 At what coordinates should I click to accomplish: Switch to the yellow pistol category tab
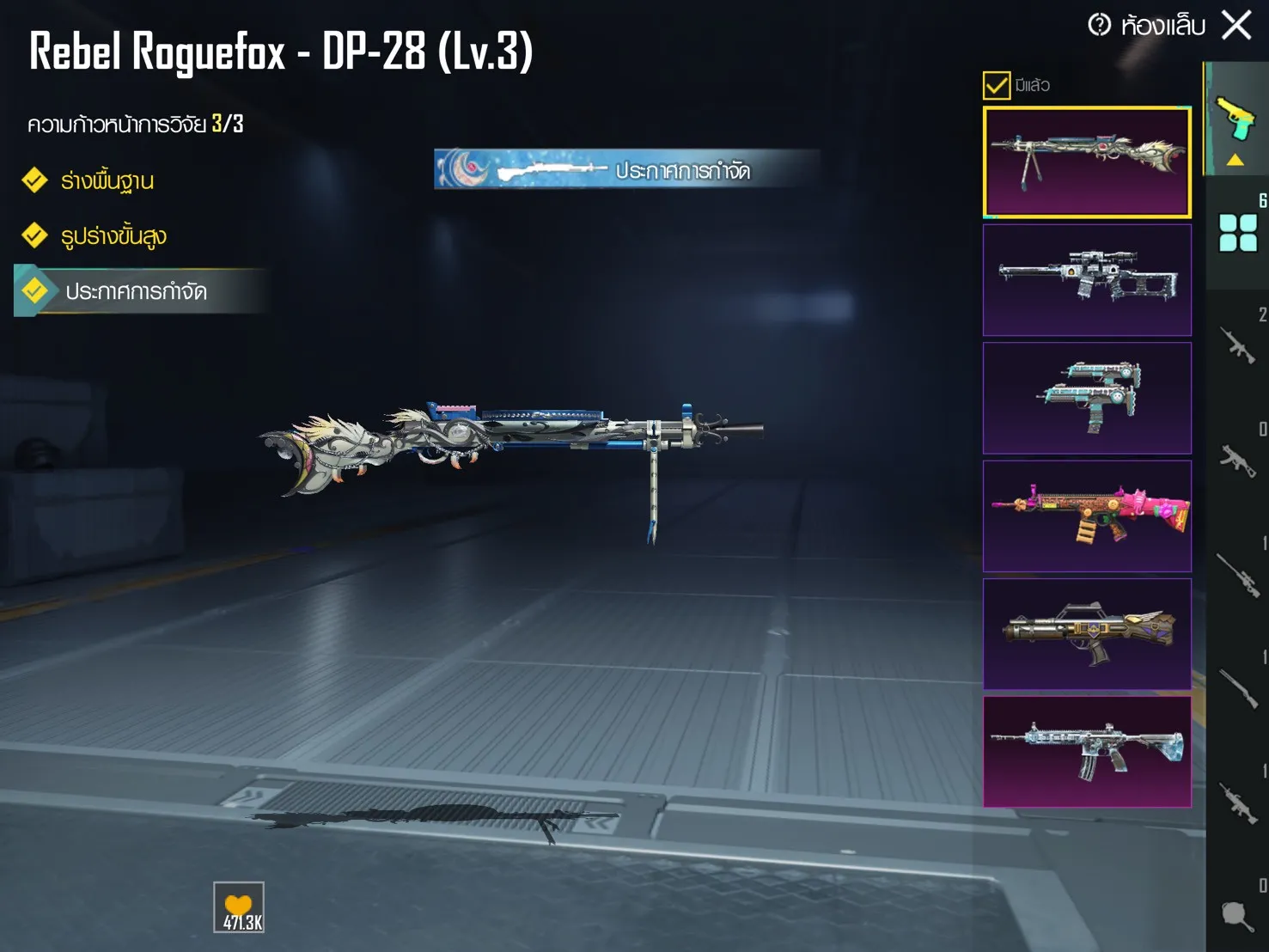point(1235,119)
